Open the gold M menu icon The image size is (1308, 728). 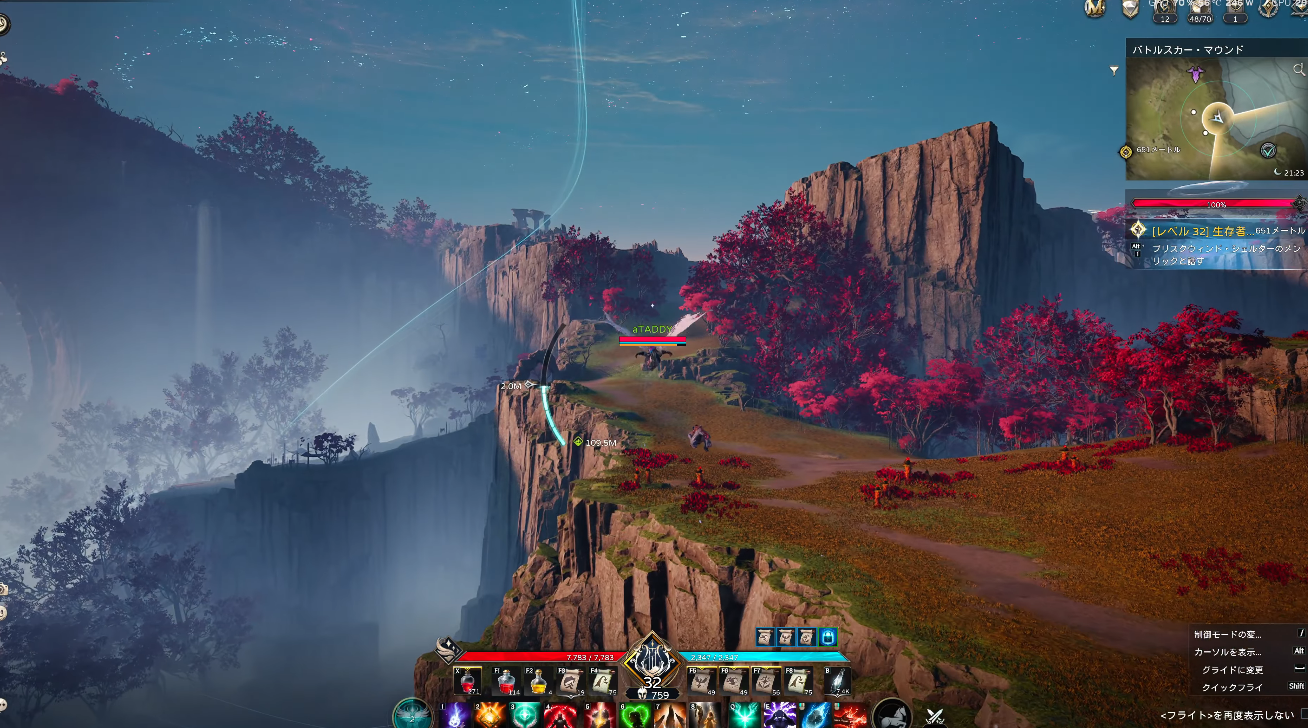[1095, 8]
